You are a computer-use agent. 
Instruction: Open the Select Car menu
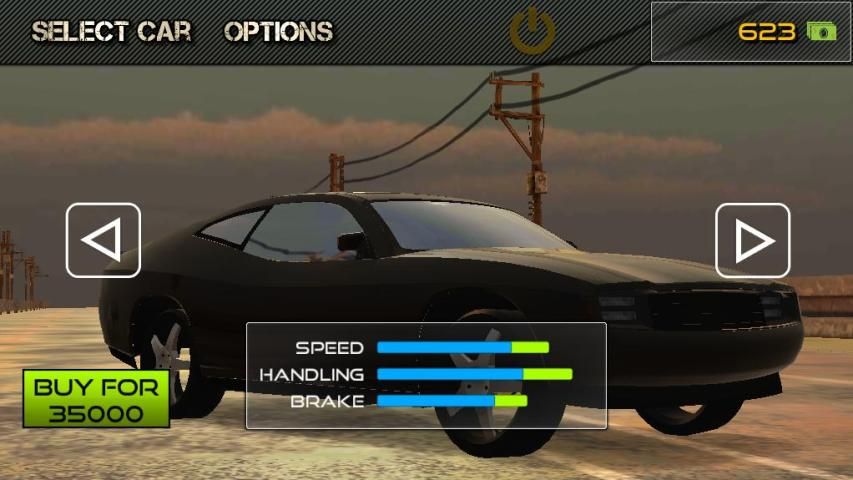click(x=111, y=32)
